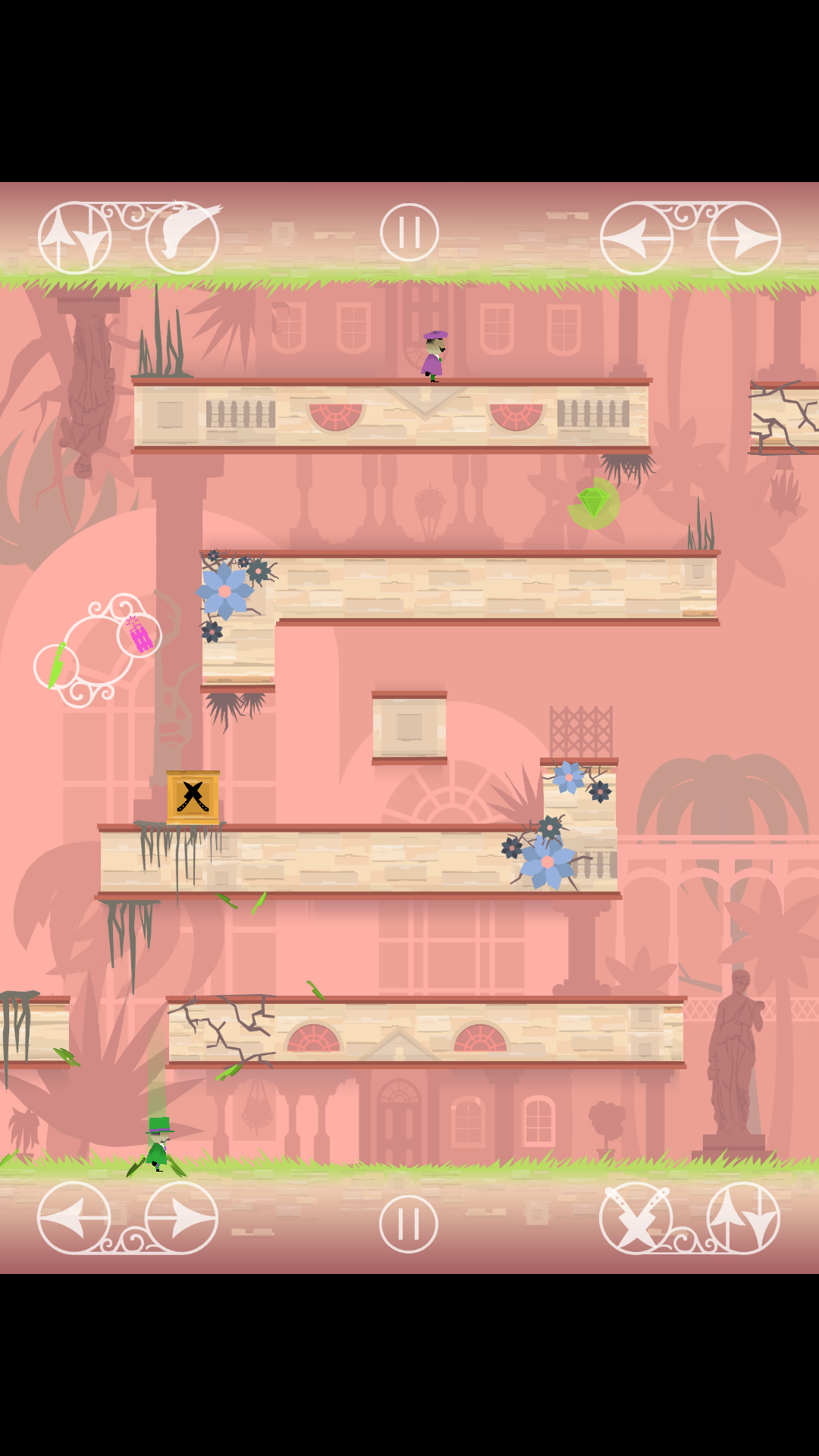
Task: Tap the purple player's right arrow button
Action: pos(744,237)
